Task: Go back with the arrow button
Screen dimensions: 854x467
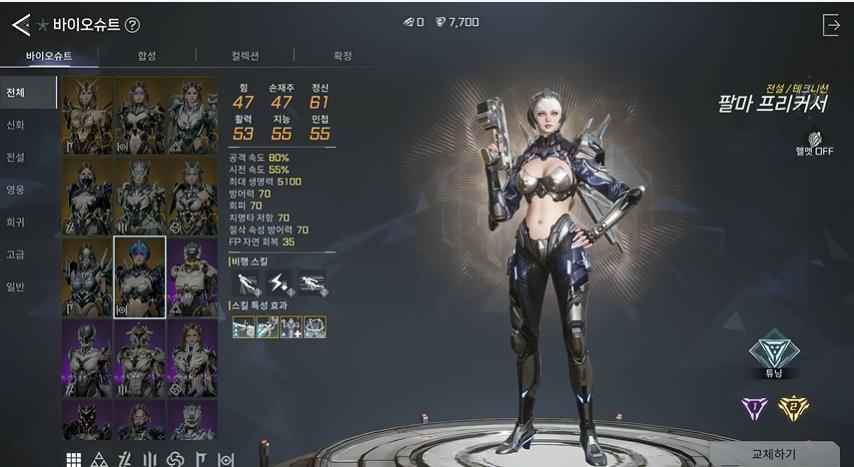Action: [21, 25]
